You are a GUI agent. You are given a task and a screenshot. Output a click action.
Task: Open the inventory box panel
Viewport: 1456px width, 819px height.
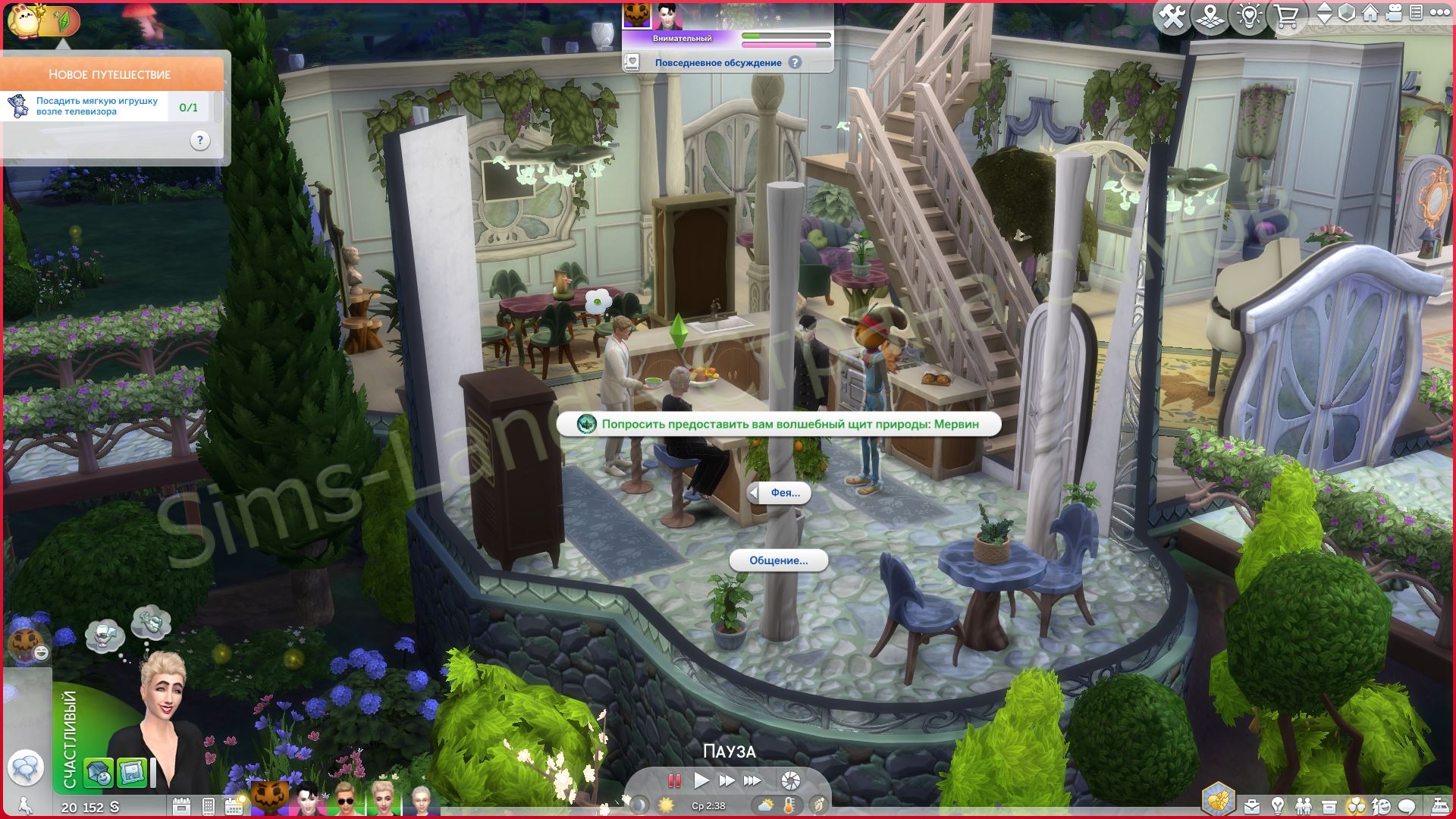pyautogui.click(x=1329, y=806)
